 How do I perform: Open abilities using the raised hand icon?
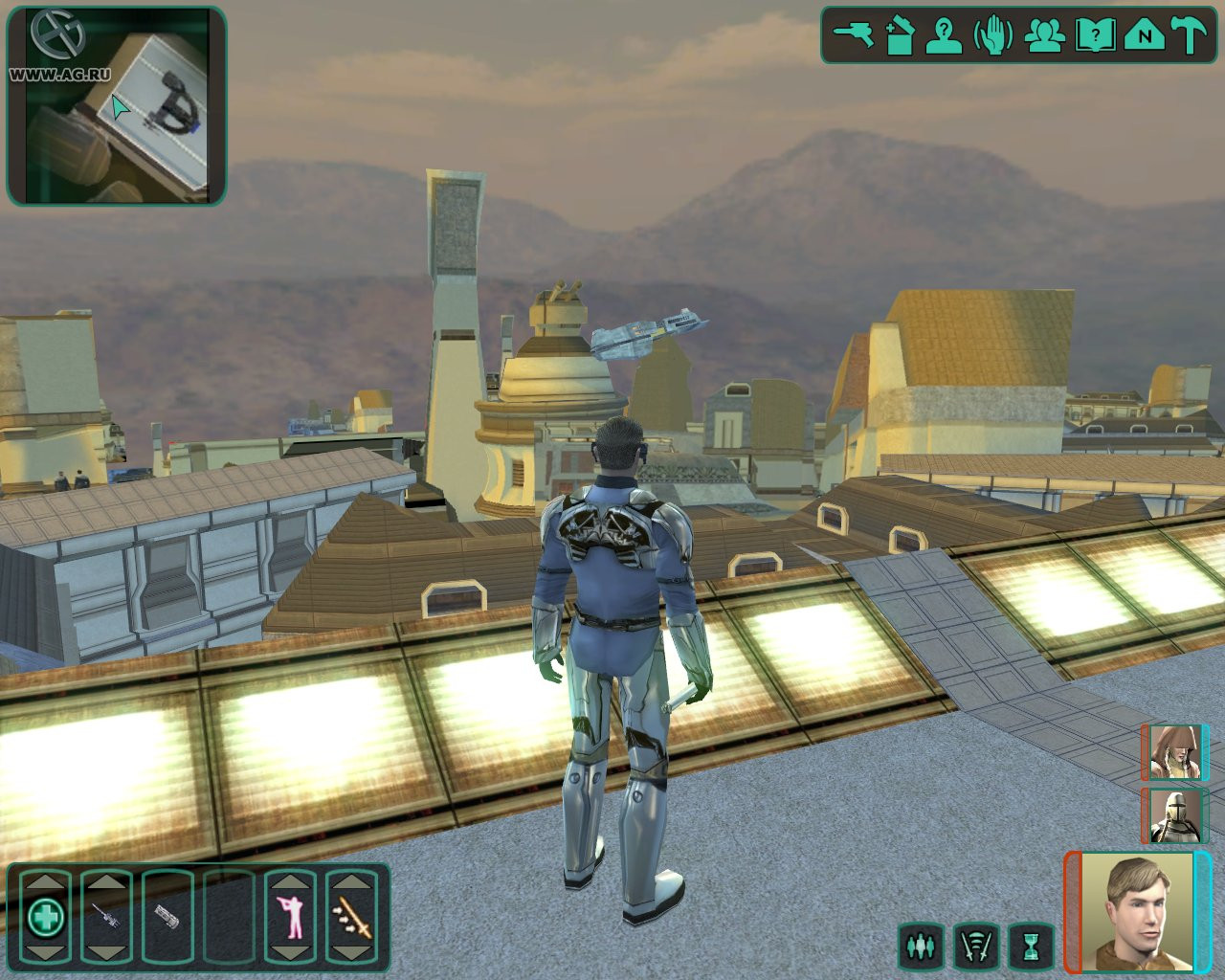pyautogui.click(x=993, y=36)
